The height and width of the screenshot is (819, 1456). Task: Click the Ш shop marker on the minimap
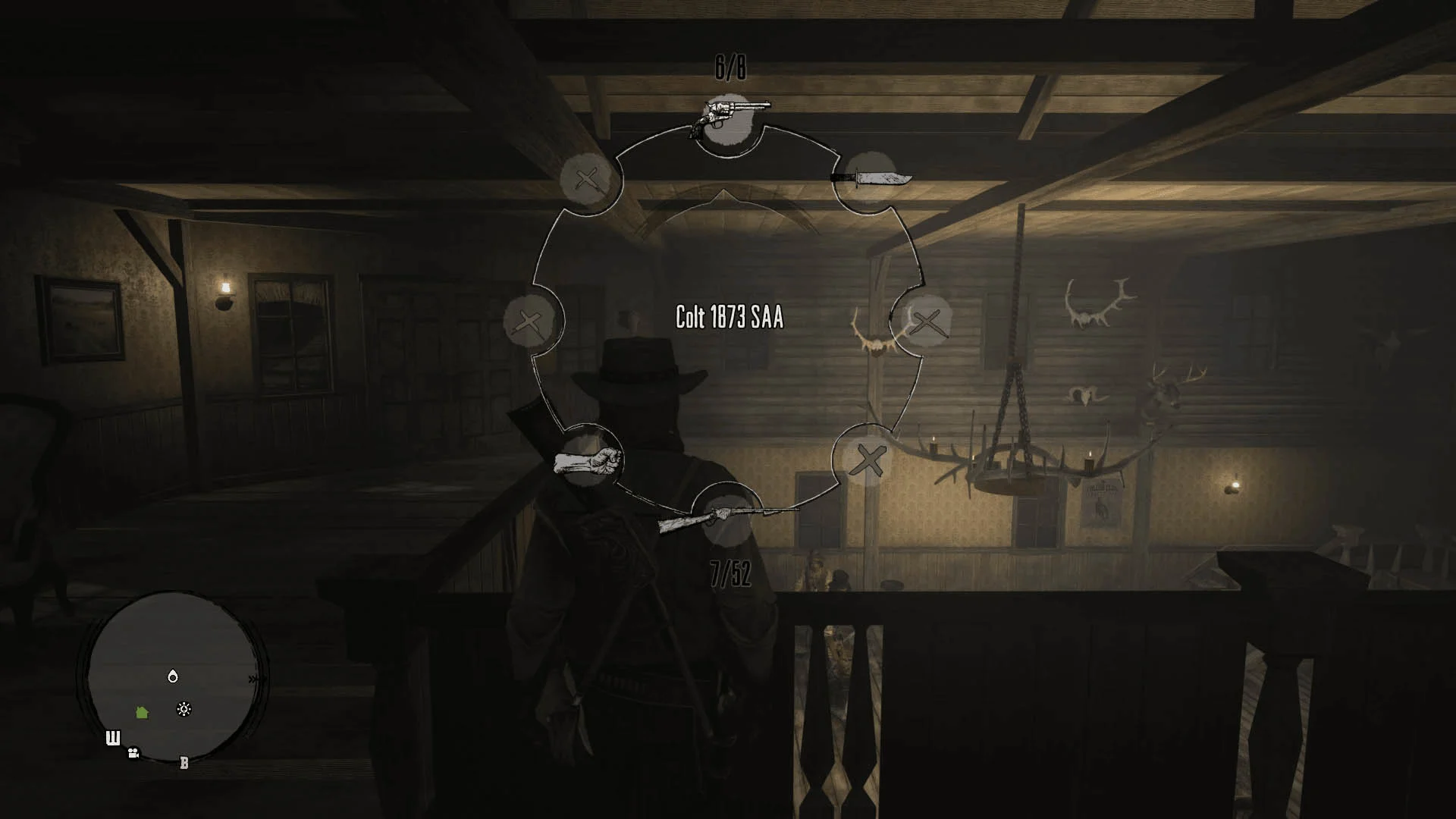[113, 738]
